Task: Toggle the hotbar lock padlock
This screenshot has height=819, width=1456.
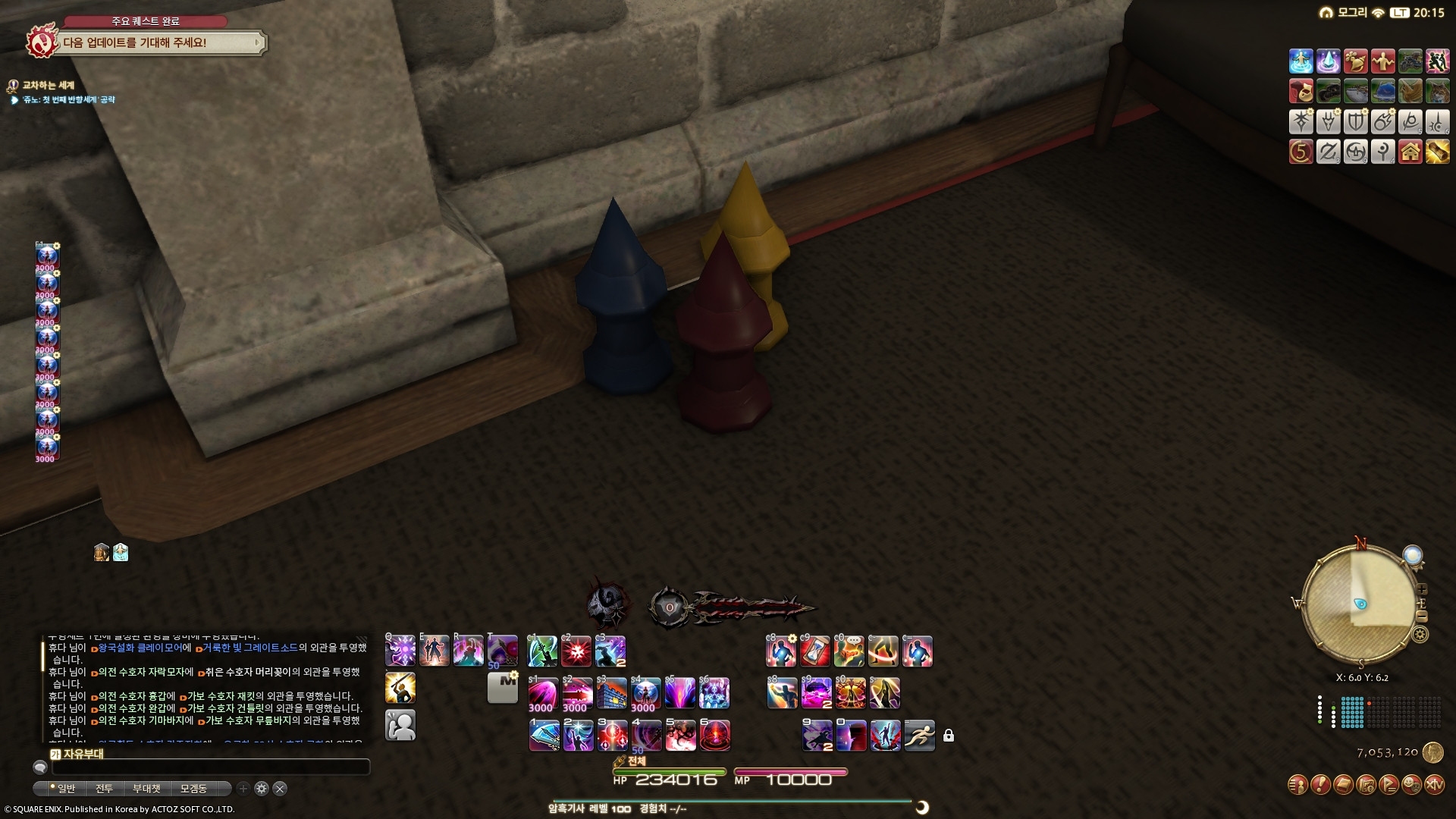Action: click(x=949, y=736)
